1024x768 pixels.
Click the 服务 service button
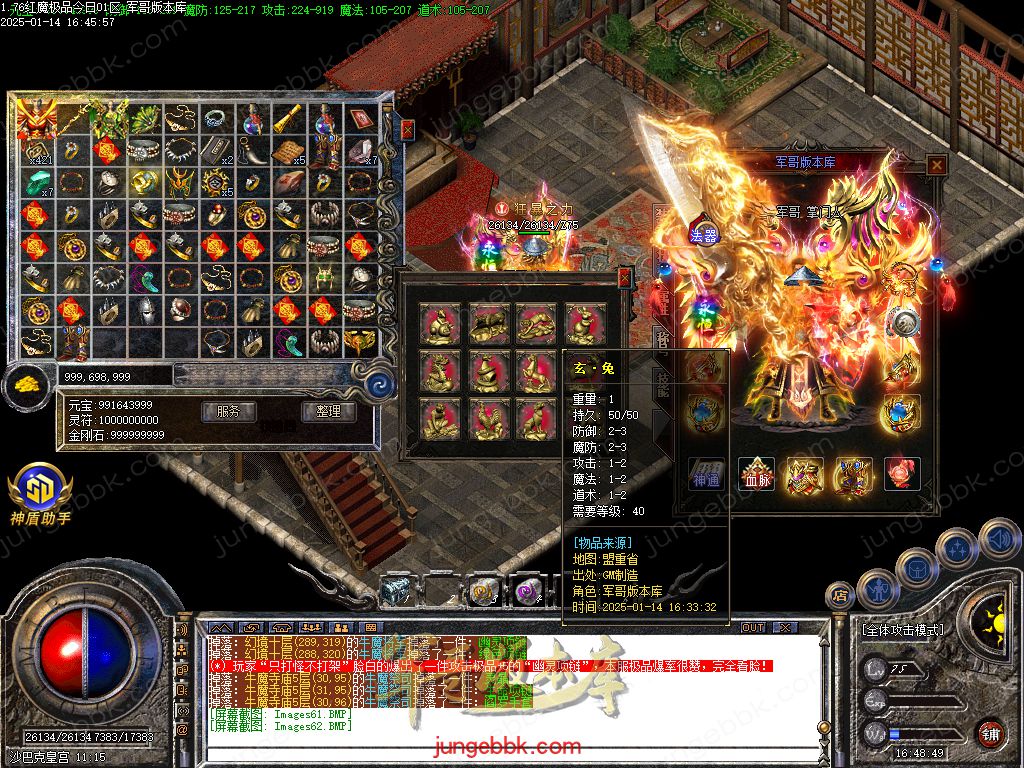228,411
